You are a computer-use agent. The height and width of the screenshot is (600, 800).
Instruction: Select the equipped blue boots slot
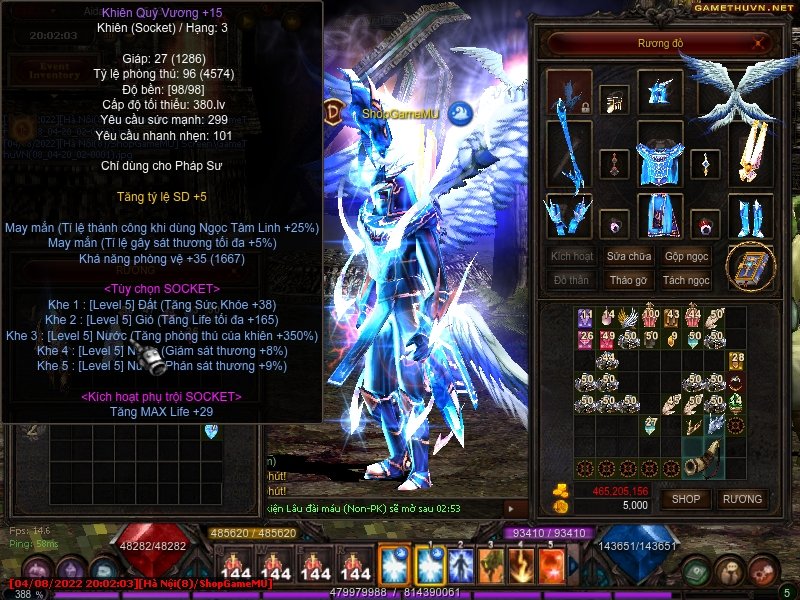(749, 214)
